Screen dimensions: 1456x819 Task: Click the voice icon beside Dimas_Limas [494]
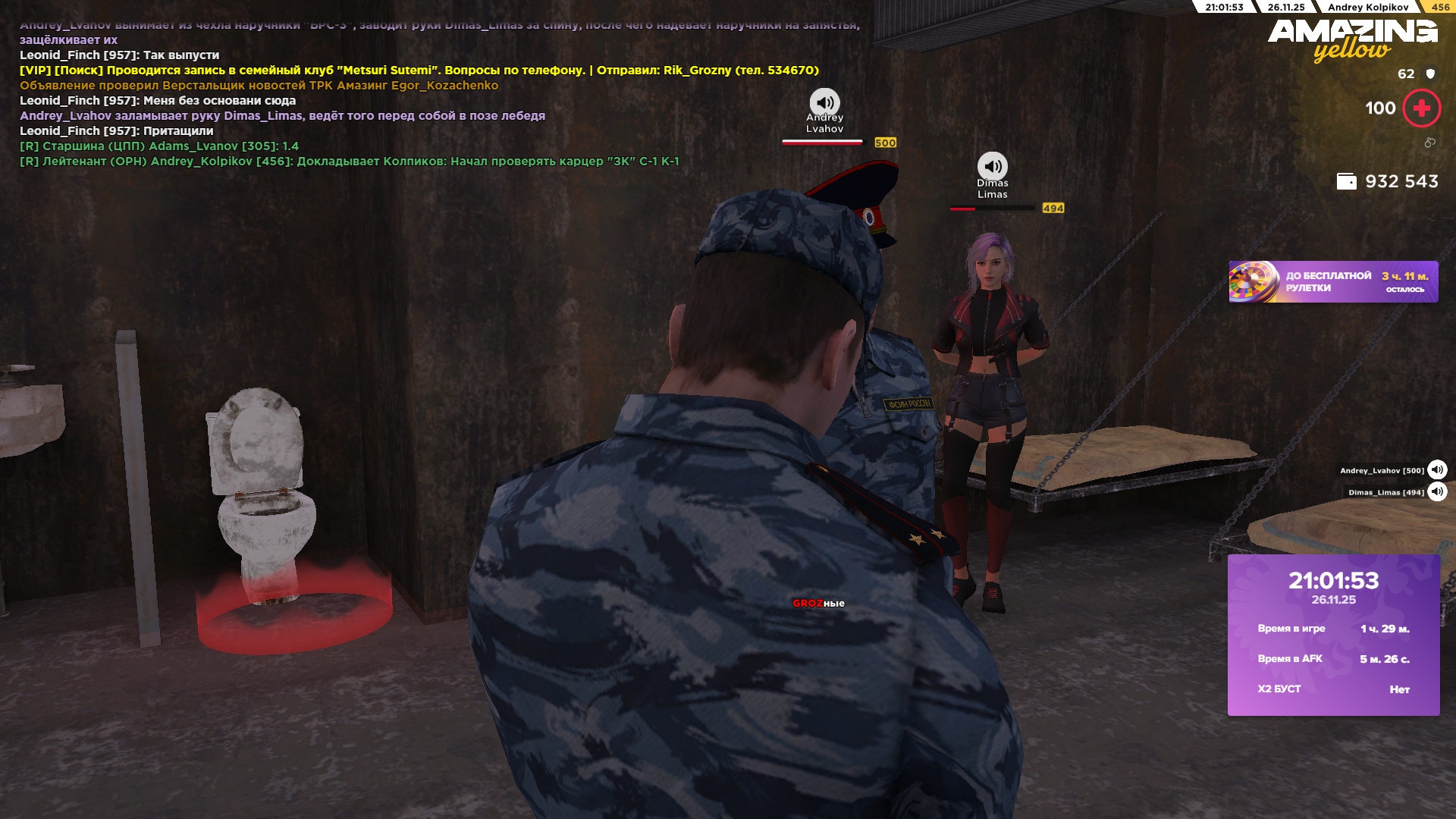click(x=1437, y=492)
